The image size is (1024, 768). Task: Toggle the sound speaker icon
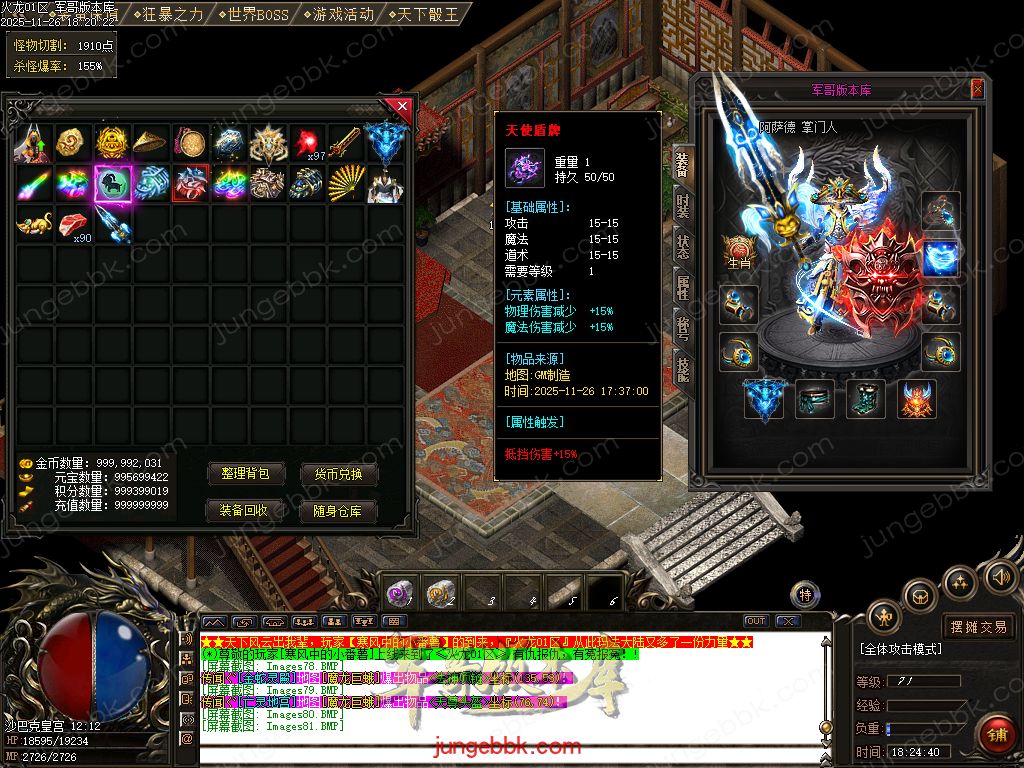(999, 576)
